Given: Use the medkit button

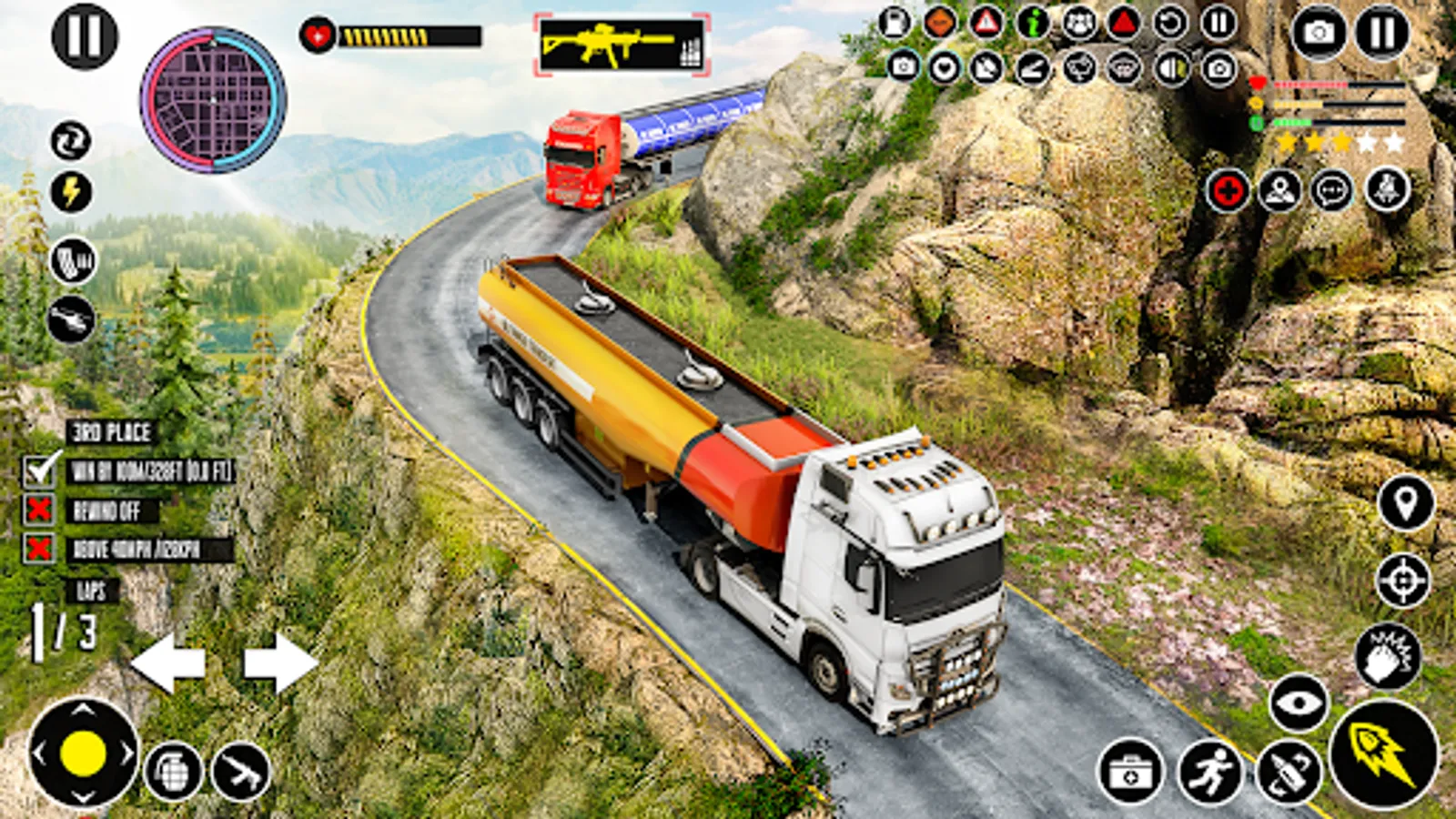Looking at the screenshot, I should (x=1130, y=772).
